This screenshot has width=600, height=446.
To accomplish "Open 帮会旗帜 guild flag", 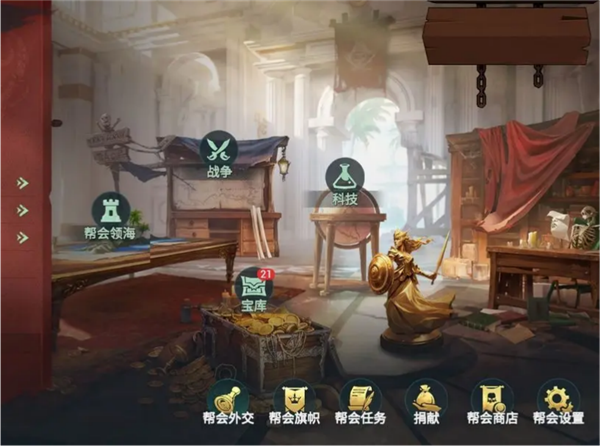I will [x=293, y=399].
